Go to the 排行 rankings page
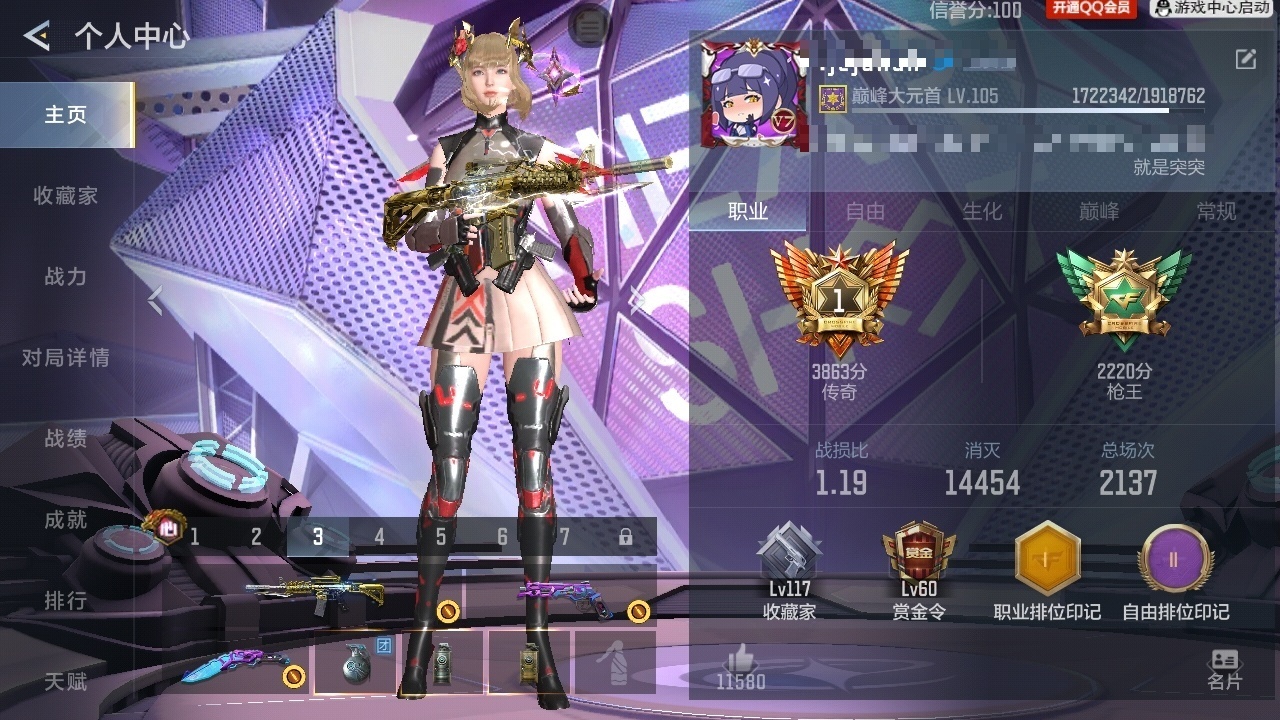The image size is (1280, 720). pos(66,601)
